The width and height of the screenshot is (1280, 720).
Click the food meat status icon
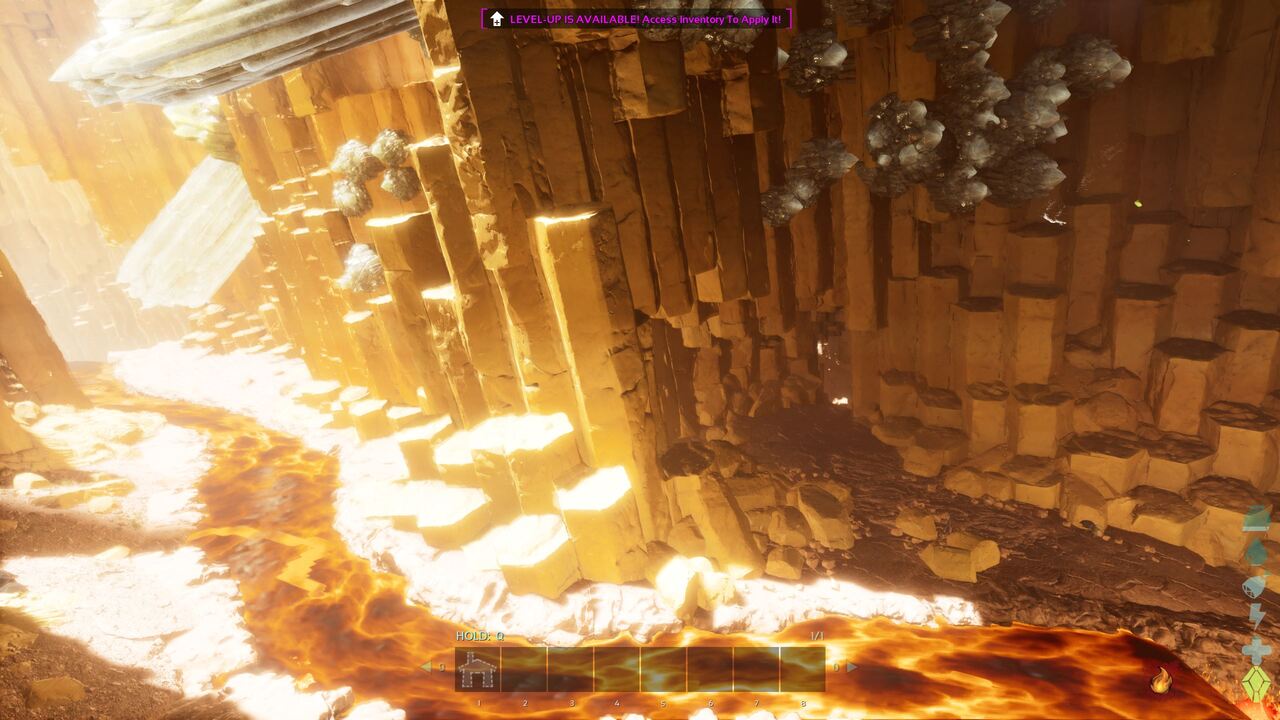1256,552
